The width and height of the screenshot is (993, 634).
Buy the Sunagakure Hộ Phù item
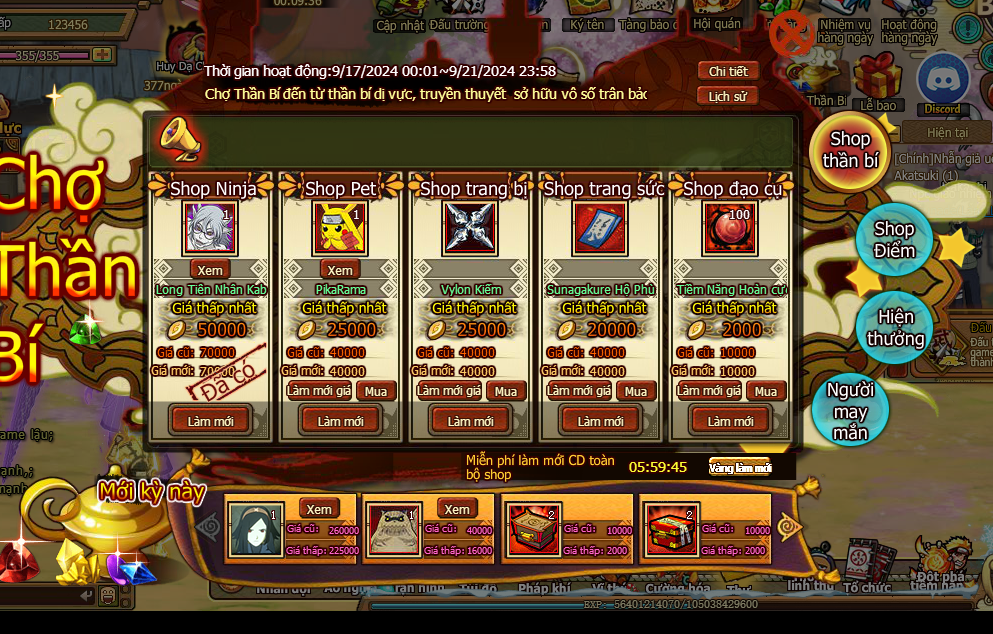[635, 391]
